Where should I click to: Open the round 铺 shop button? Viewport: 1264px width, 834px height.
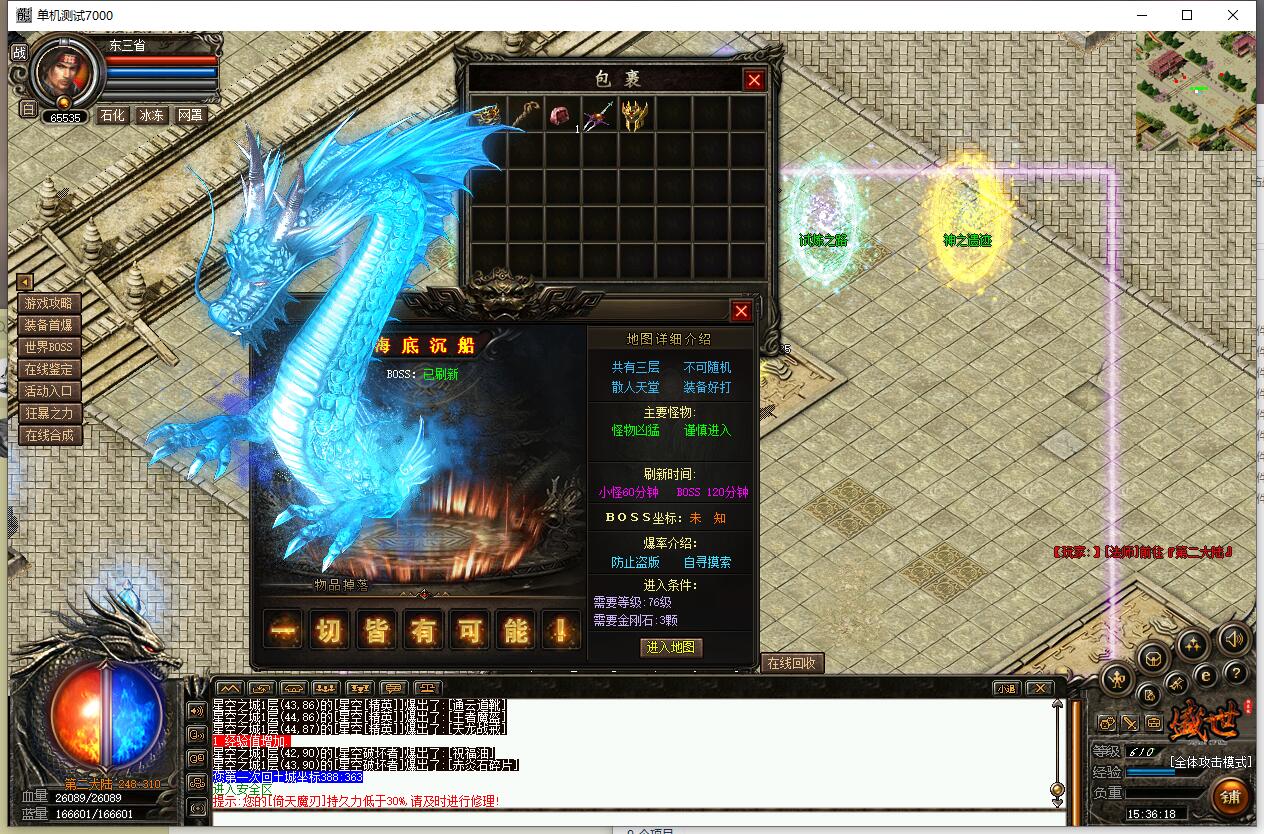point(1230,797)
